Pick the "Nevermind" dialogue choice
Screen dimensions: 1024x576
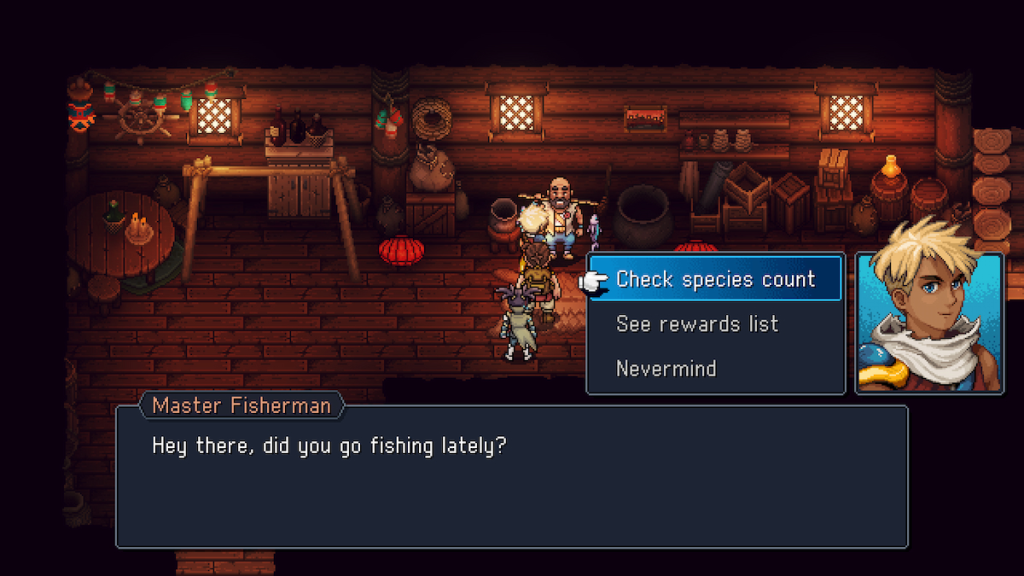666,368
